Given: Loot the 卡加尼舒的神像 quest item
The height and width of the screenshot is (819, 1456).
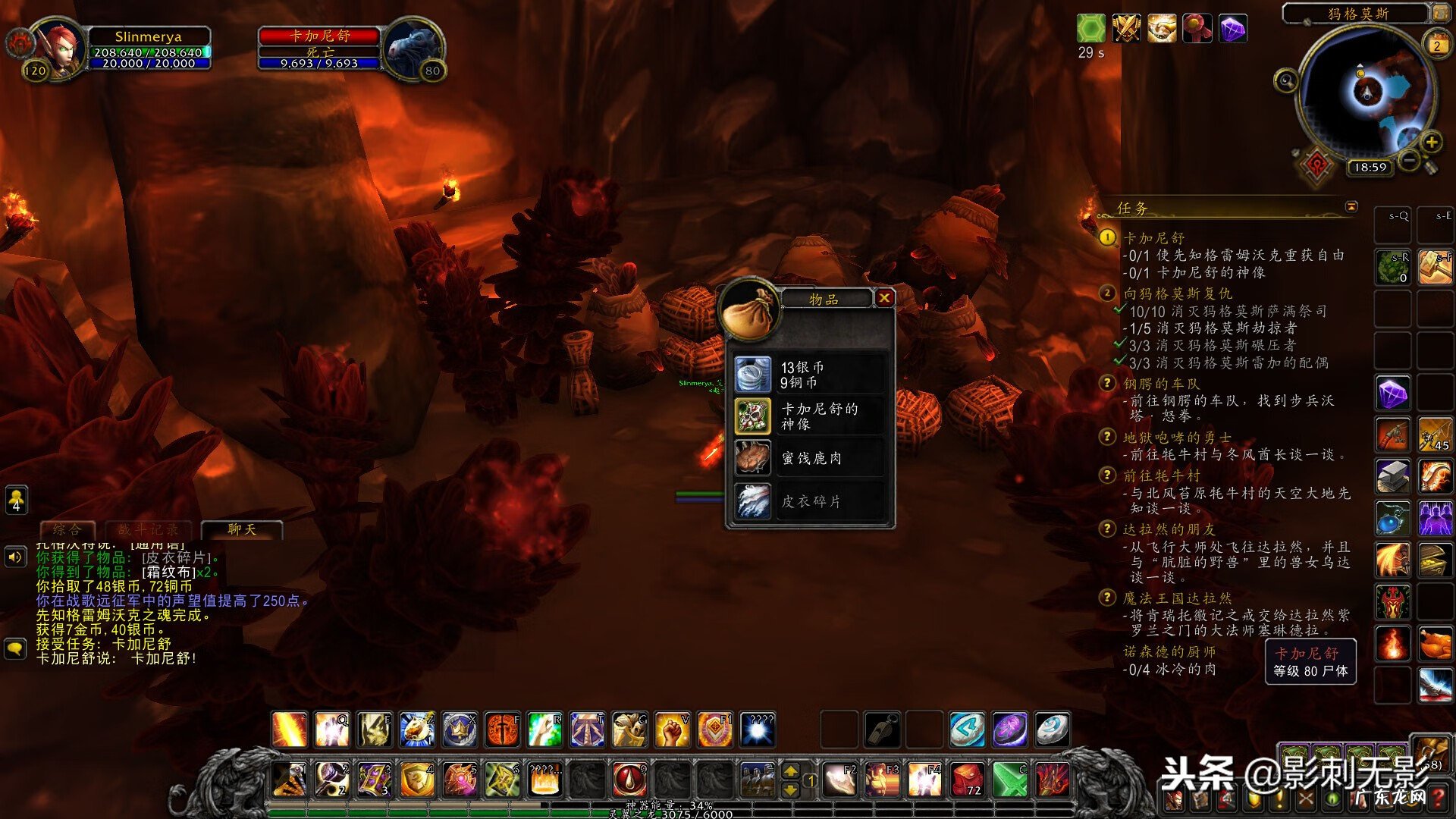Looking at the screenshot, I should click(753, 416).
